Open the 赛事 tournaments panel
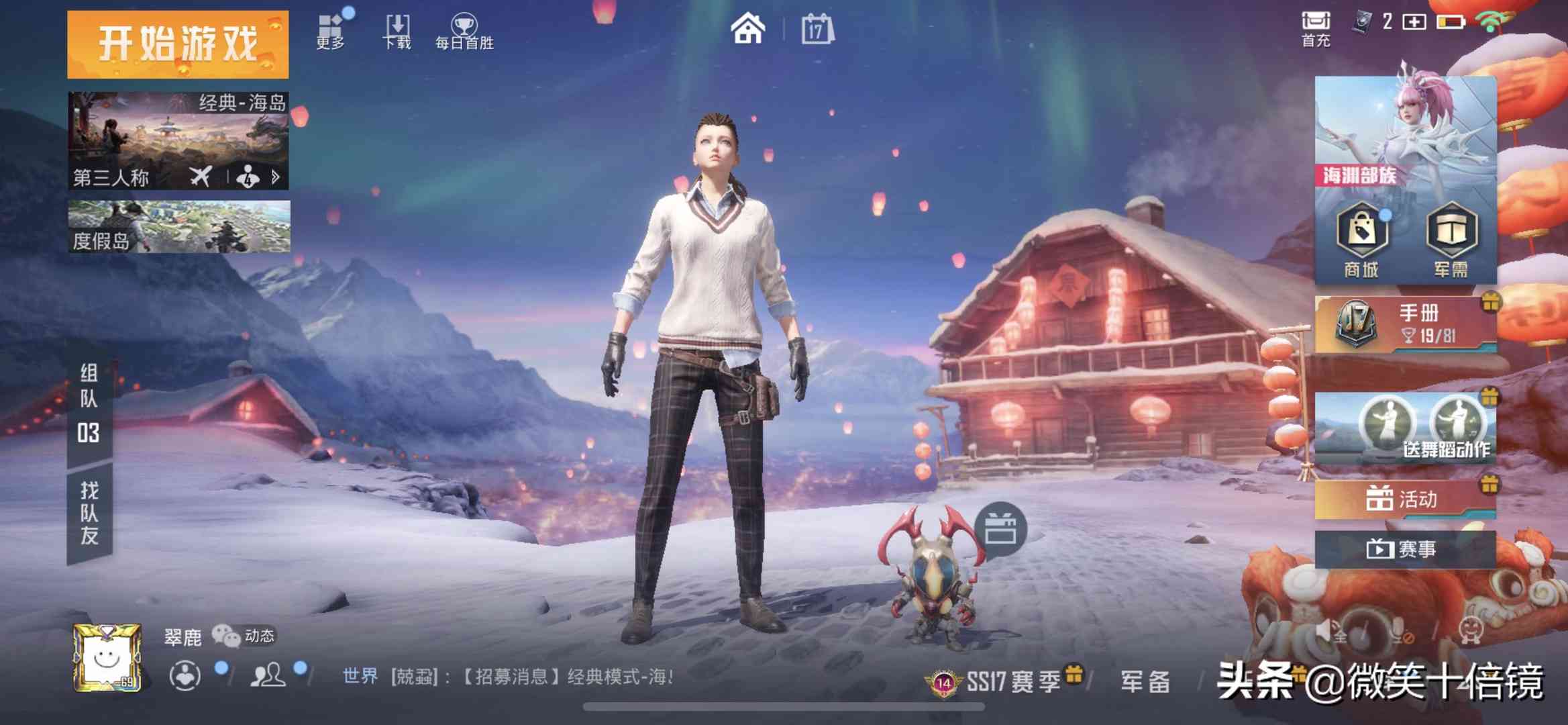 (x=1405, y=549)
